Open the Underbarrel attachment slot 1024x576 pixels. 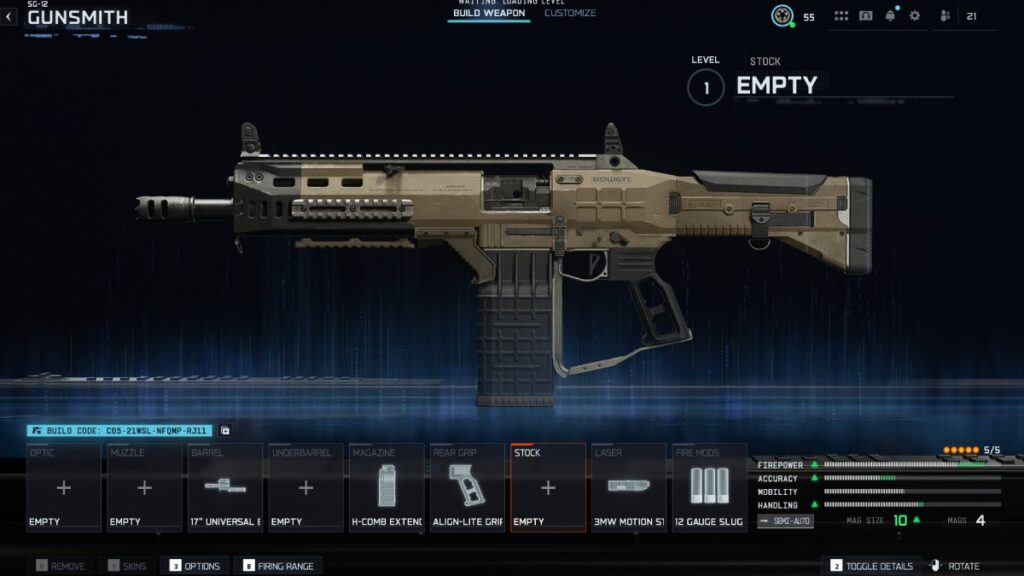coord(306,488)
